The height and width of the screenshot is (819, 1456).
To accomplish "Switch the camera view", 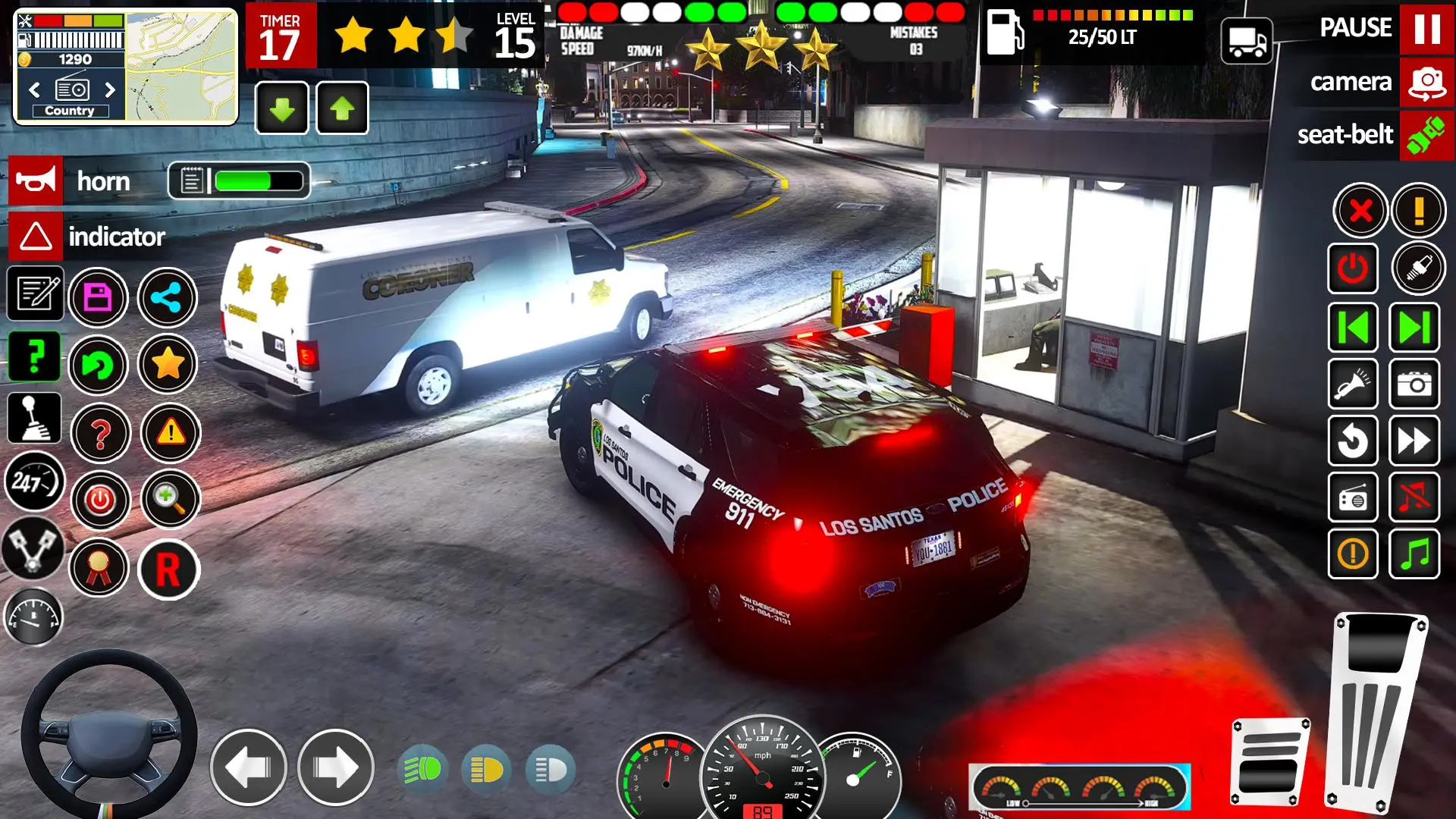I will 1426,82.
